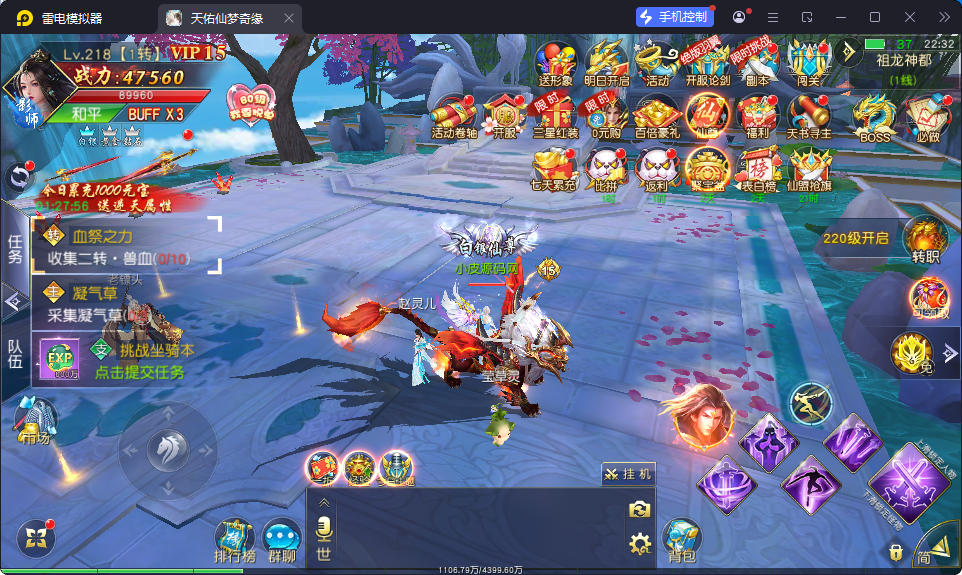Tap the microphone voice chat button
Viewport: 962px width, 575px height.
pos(323,529)
